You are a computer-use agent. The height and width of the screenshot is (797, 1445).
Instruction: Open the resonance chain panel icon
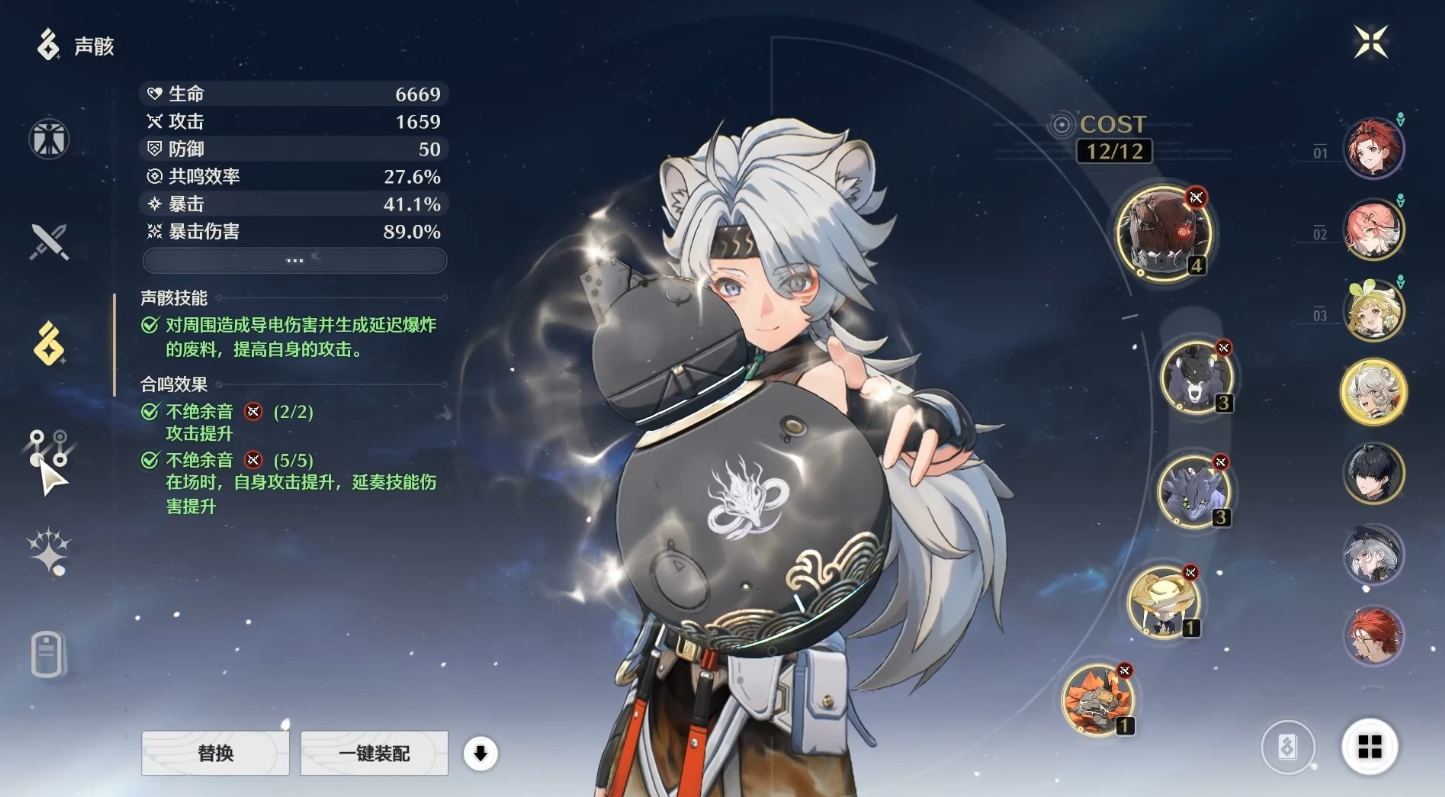[47, 448]
